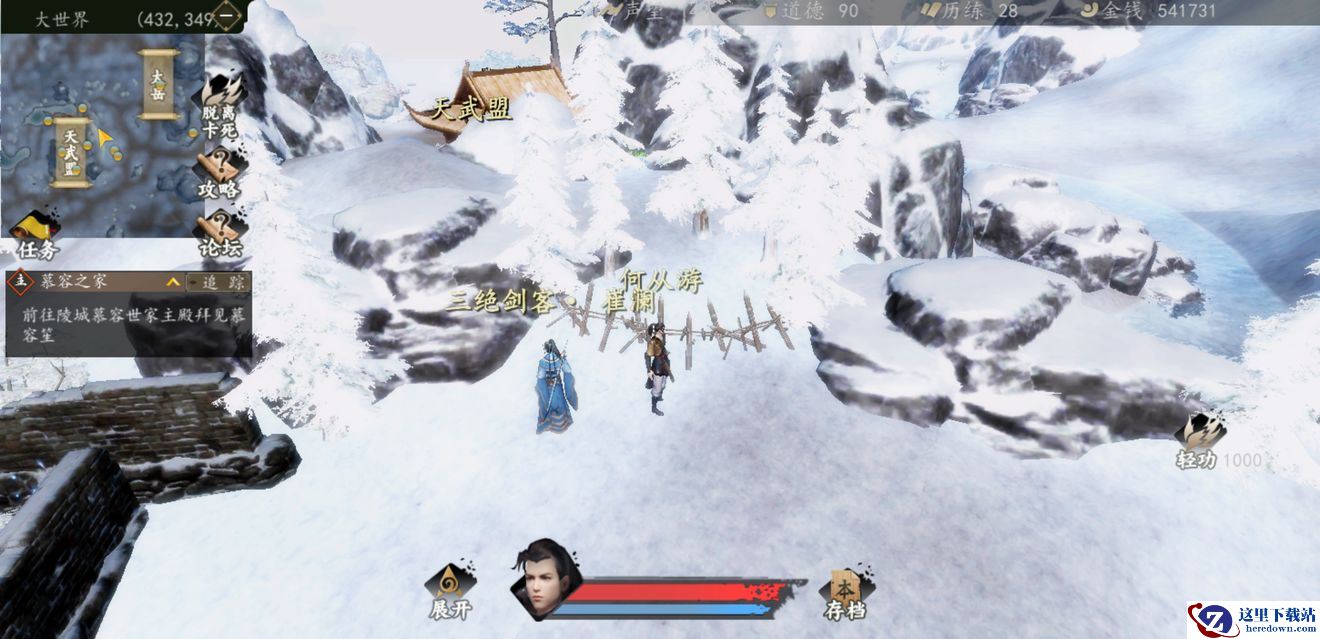Open the player character portrait
Screen dimensions: 1320x639
click(x=541, y=577)
